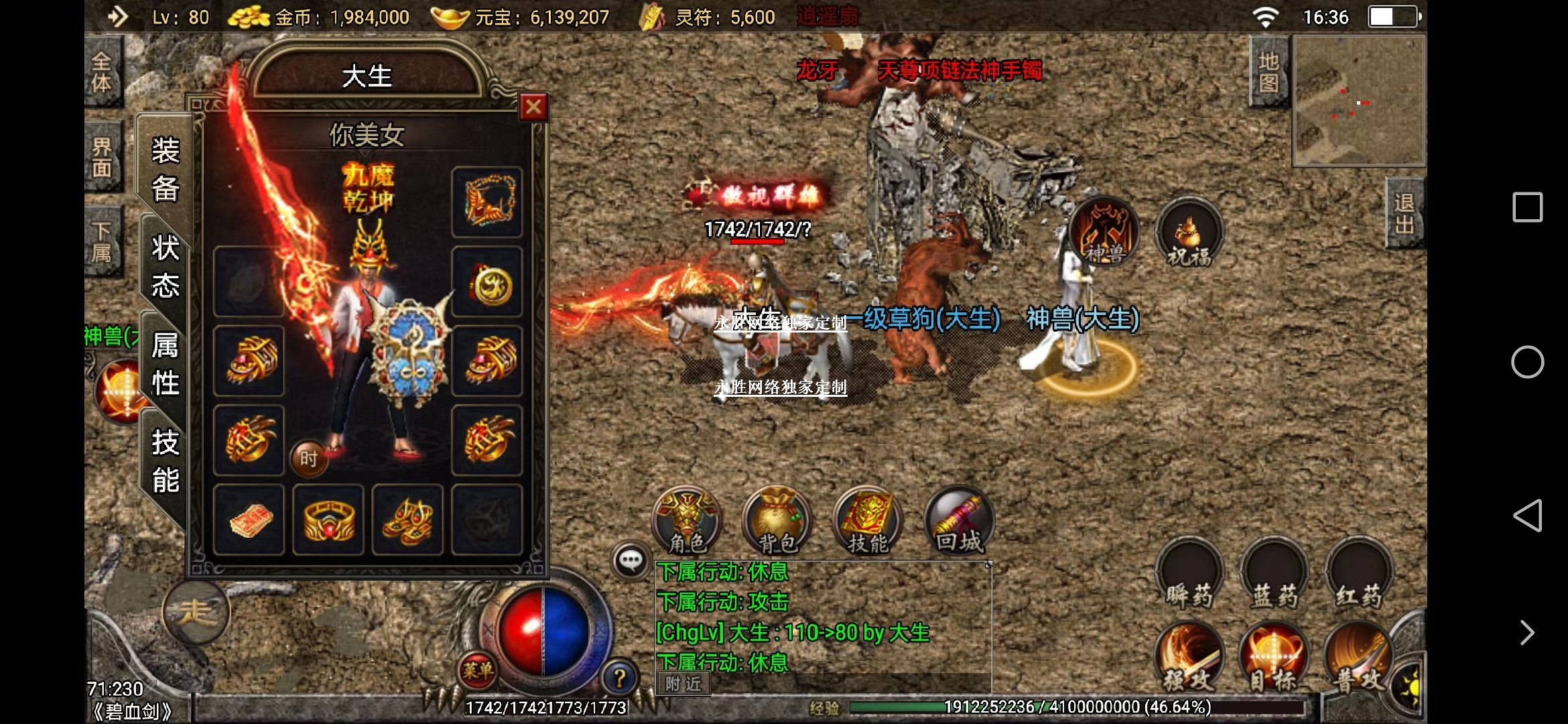Image resolution: width=1568 pixels, height=724 pixels.
Task: Use the 红药 red potion slot
Action: click(x=1359, y=575)
